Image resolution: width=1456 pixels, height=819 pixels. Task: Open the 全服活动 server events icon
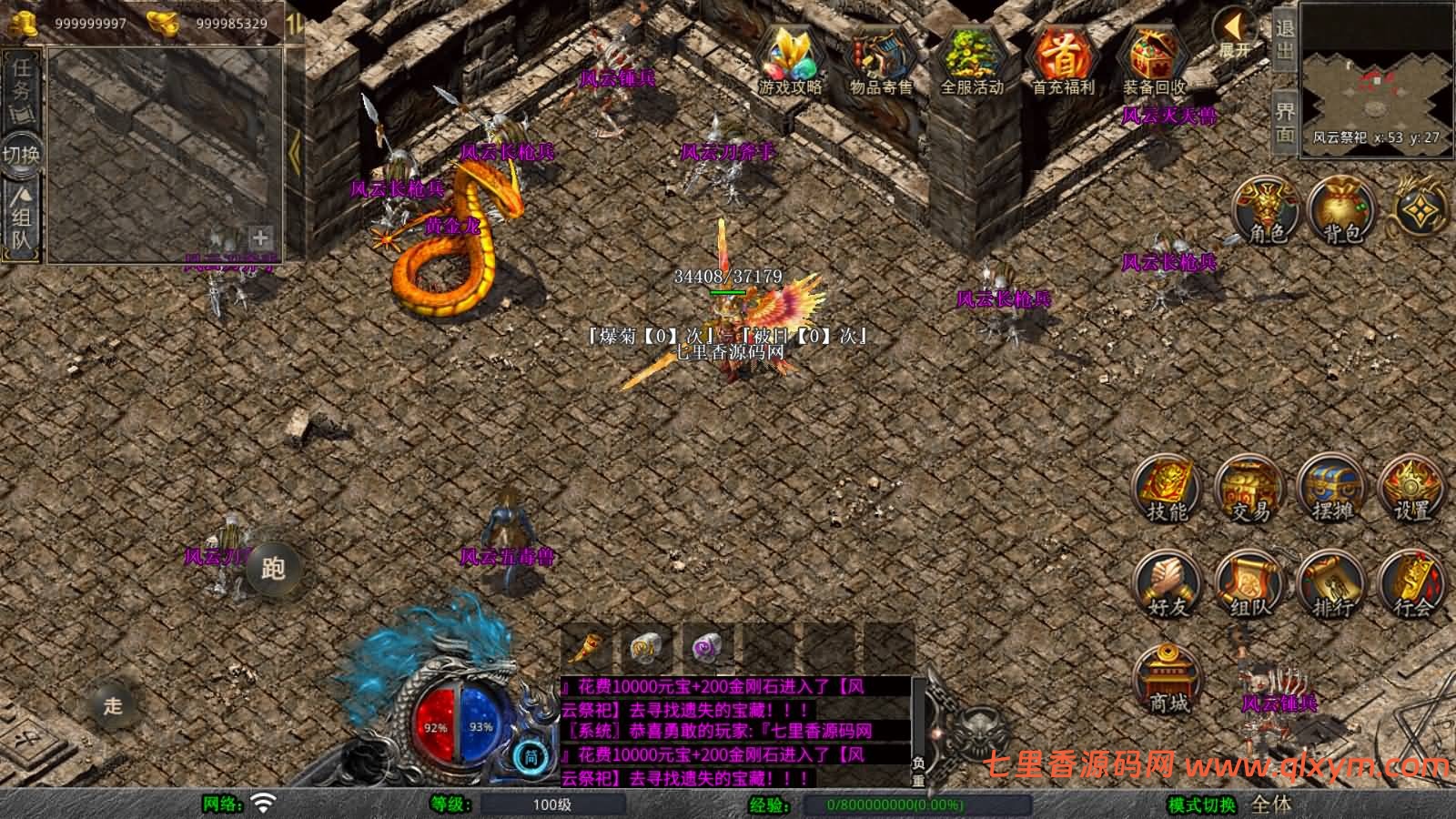pyautogui.click(x=971, y=60)
